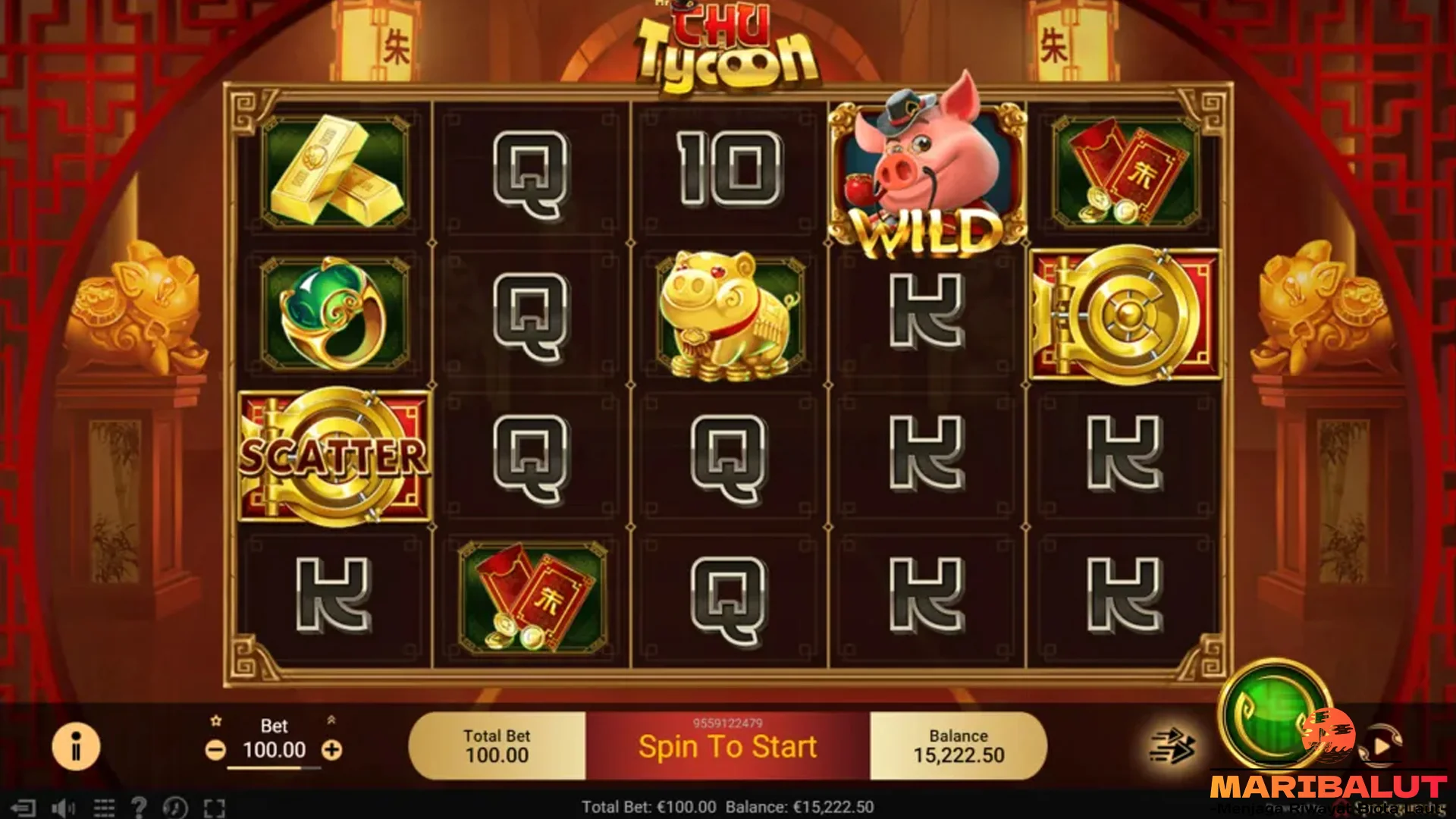Enable fullscreen mode

[x=215, y=808]
